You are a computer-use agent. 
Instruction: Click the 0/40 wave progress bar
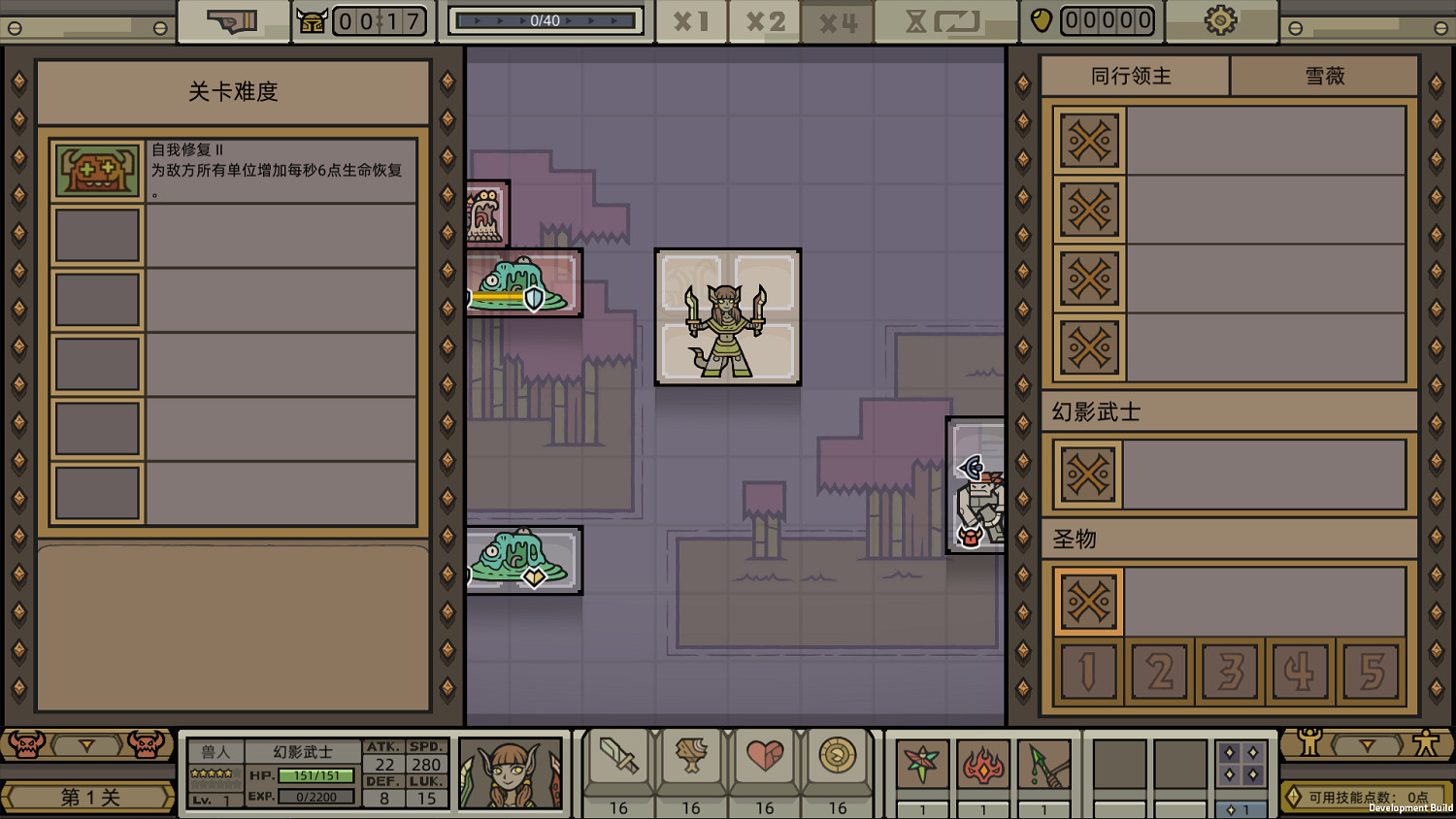point(544,19)
